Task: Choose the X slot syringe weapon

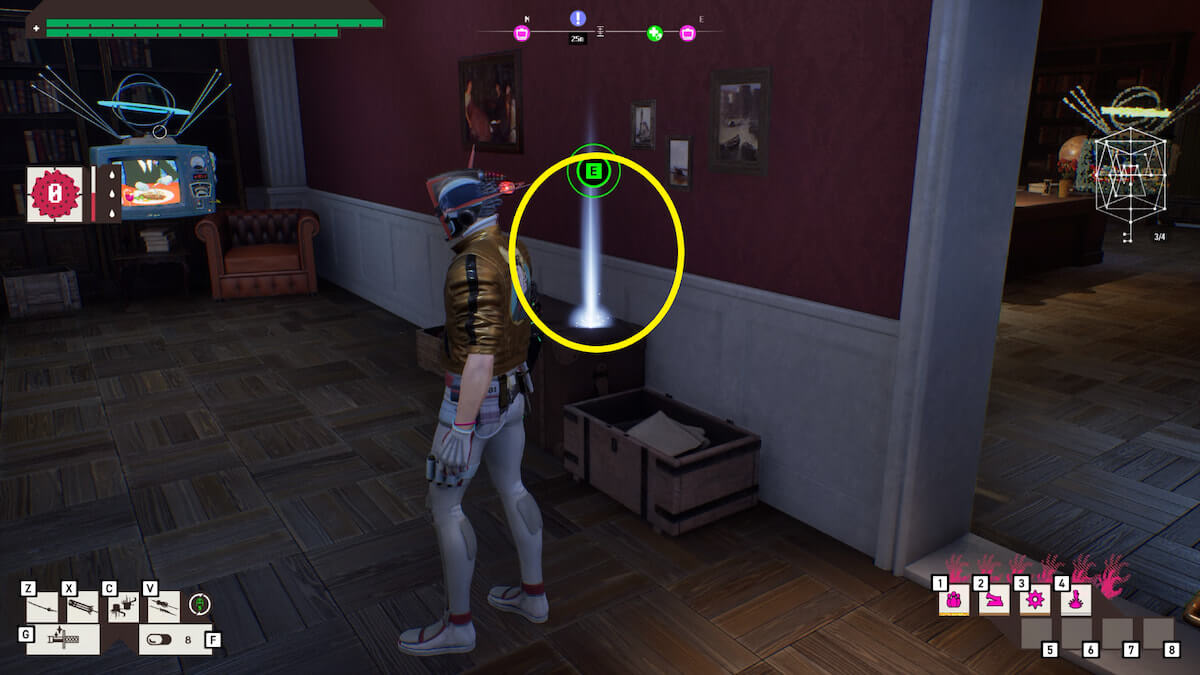Action: [82, 605]
